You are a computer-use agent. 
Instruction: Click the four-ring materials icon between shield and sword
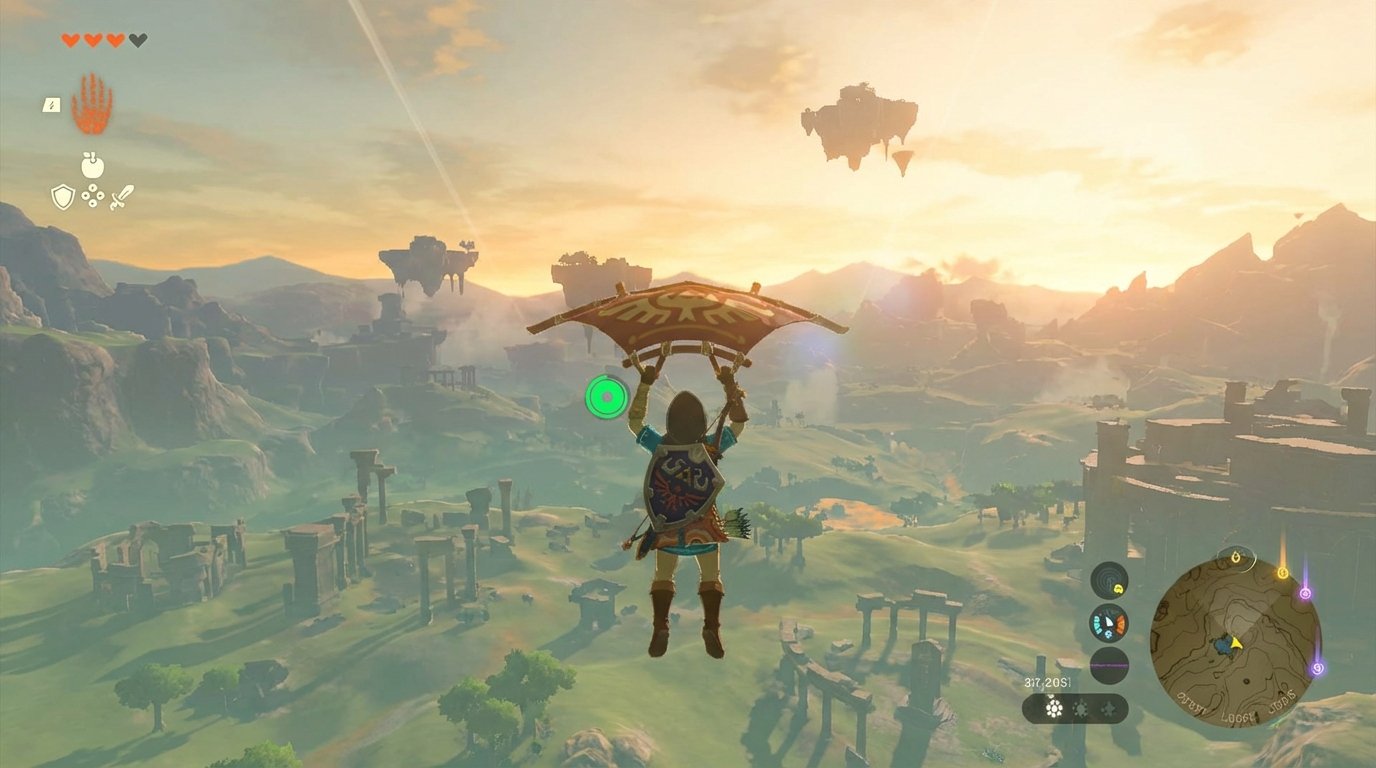point(92,196)
